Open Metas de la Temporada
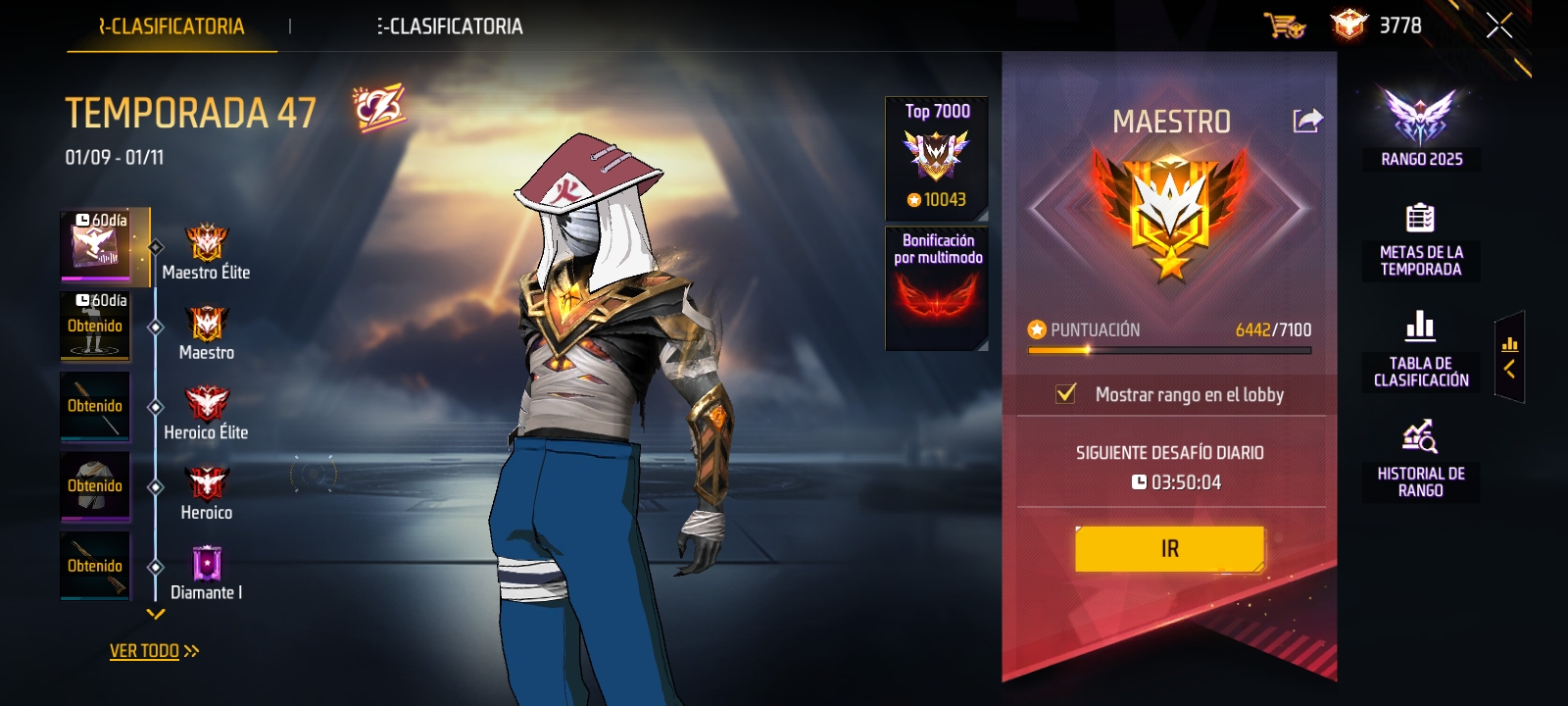 1421,241
